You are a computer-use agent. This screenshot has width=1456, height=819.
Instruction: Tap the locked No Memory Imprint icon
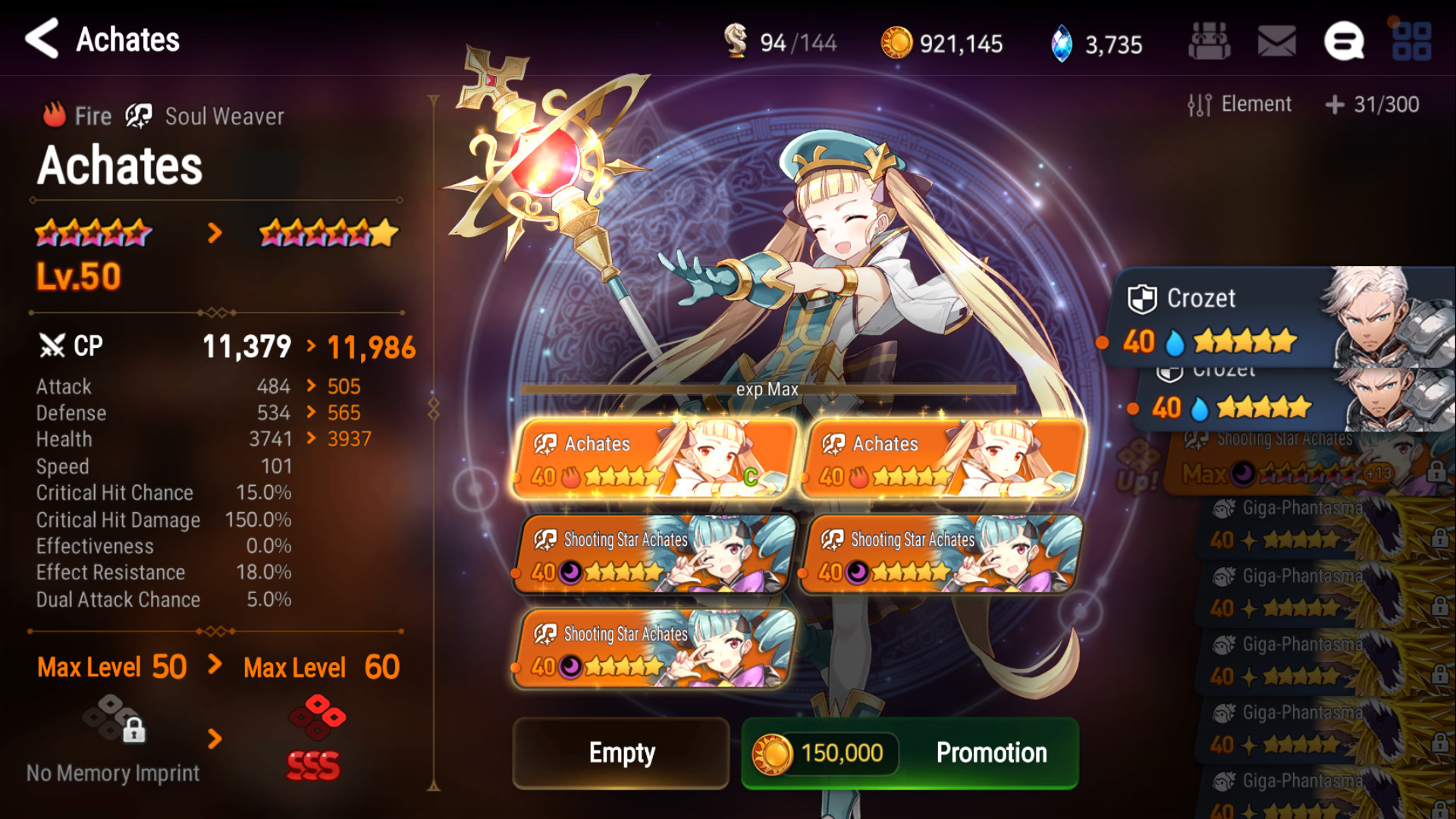pos(115,719)
